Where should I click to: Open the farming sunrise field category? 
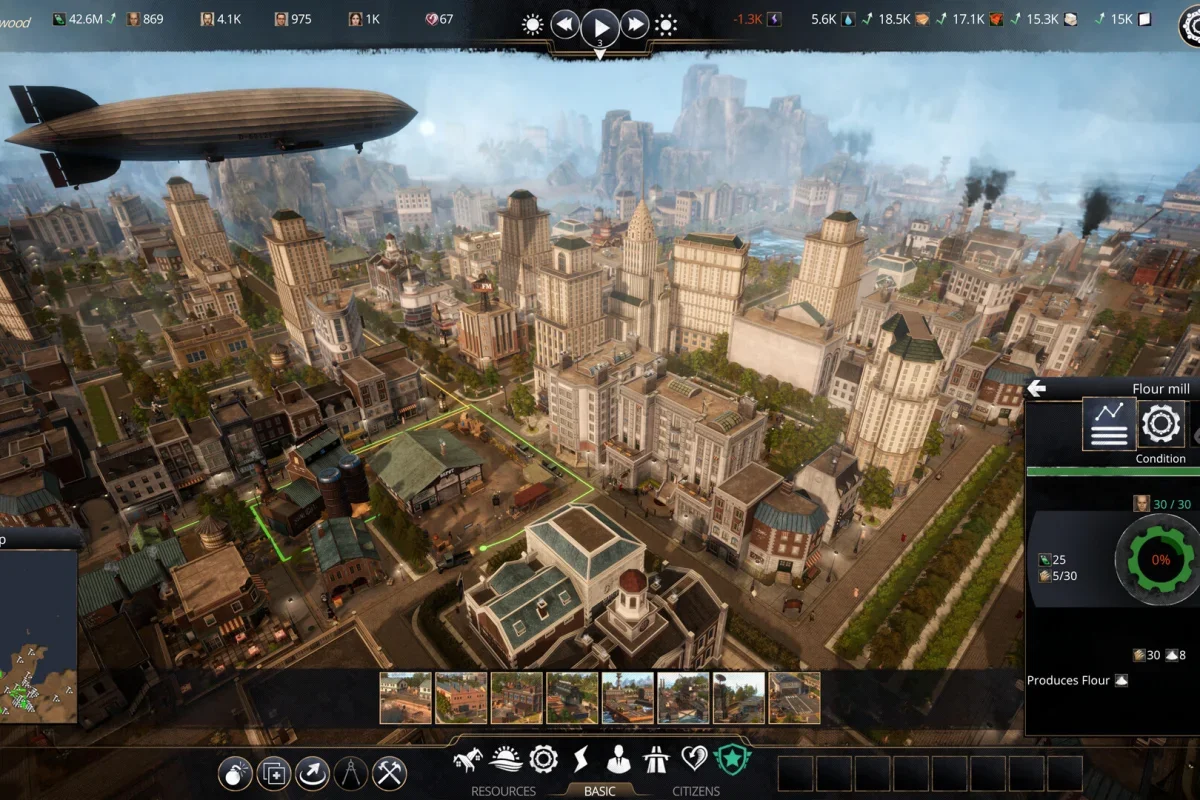click(505, 760)
